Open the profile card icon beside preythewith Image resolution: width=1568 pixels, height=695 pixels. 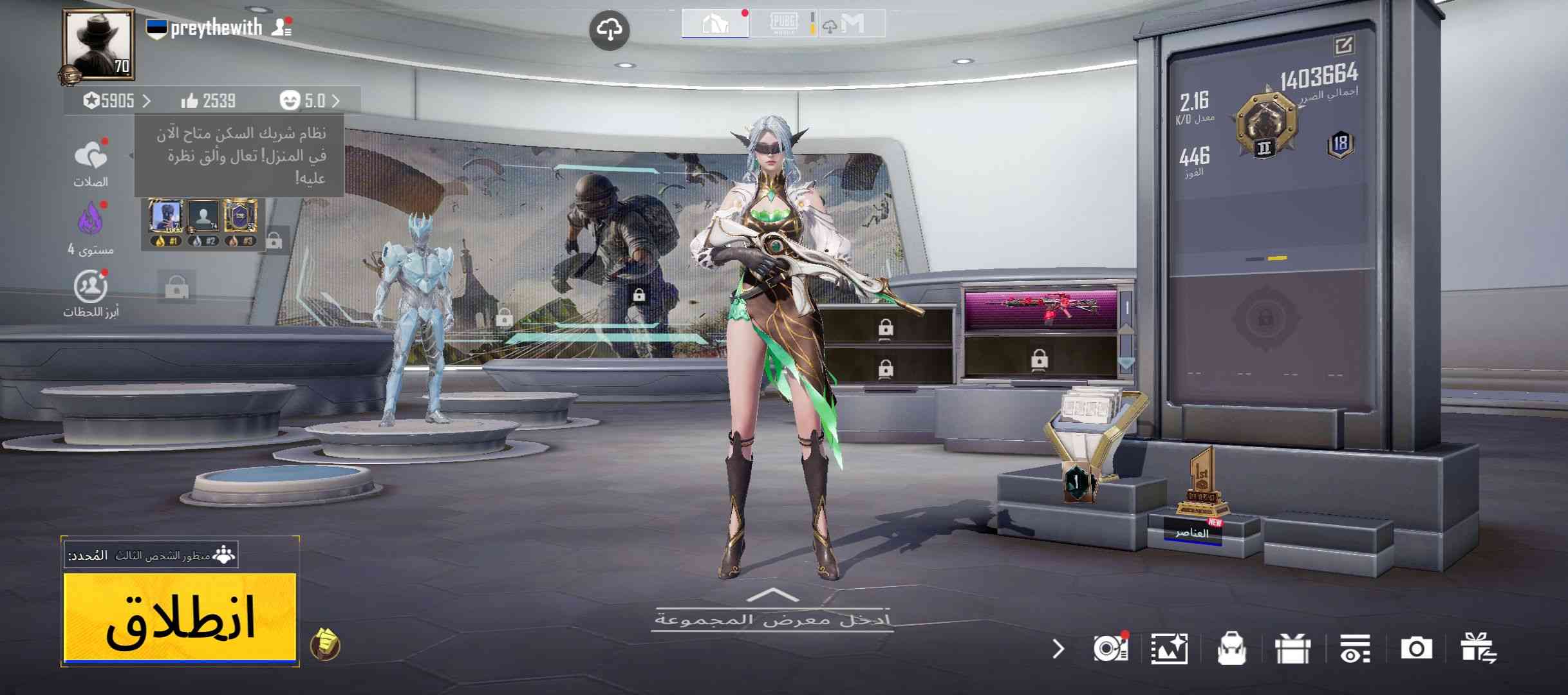(x=281, y=28)
